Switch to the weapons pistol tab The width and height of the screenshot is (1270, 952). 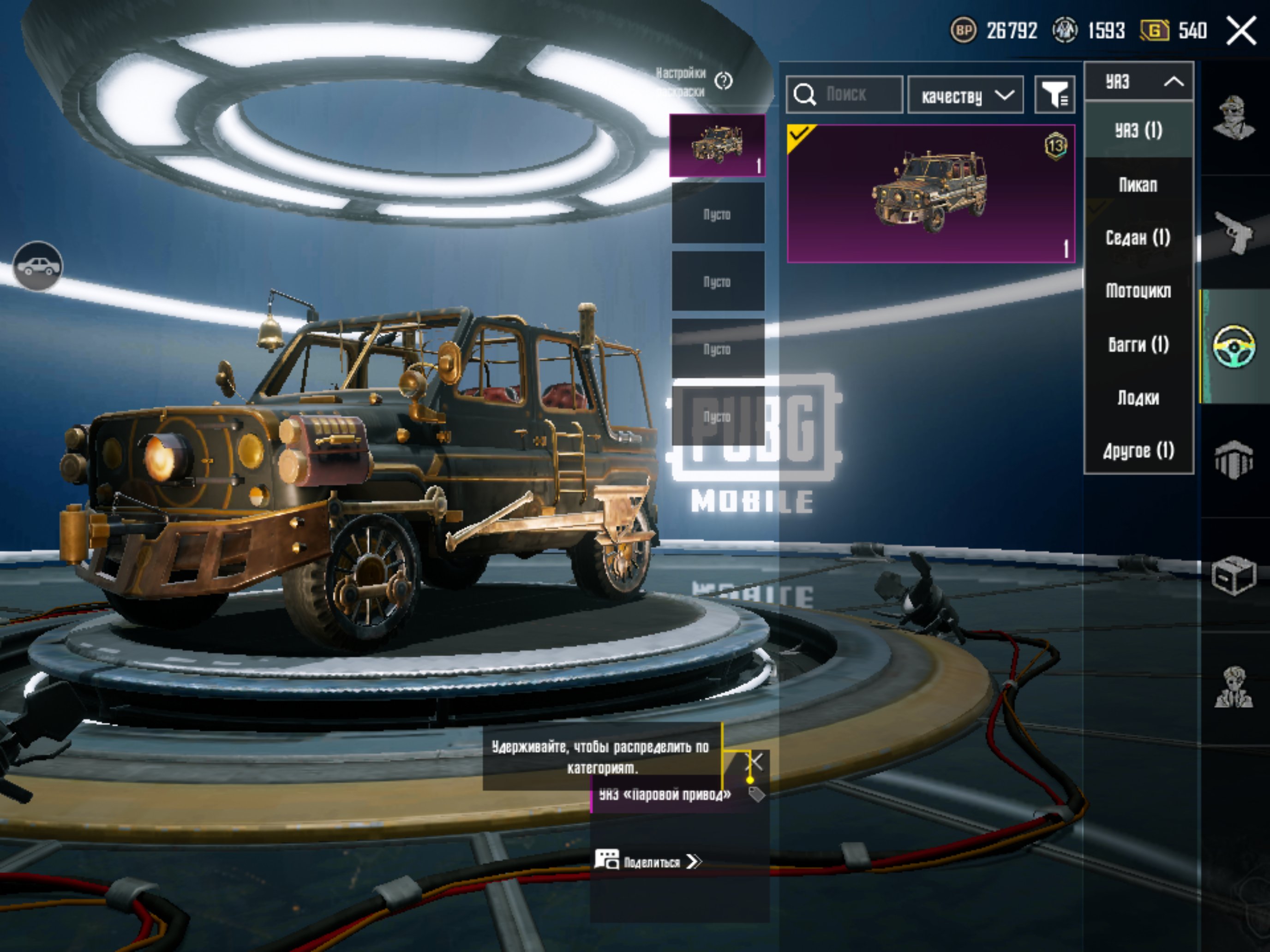[1234, 232]
